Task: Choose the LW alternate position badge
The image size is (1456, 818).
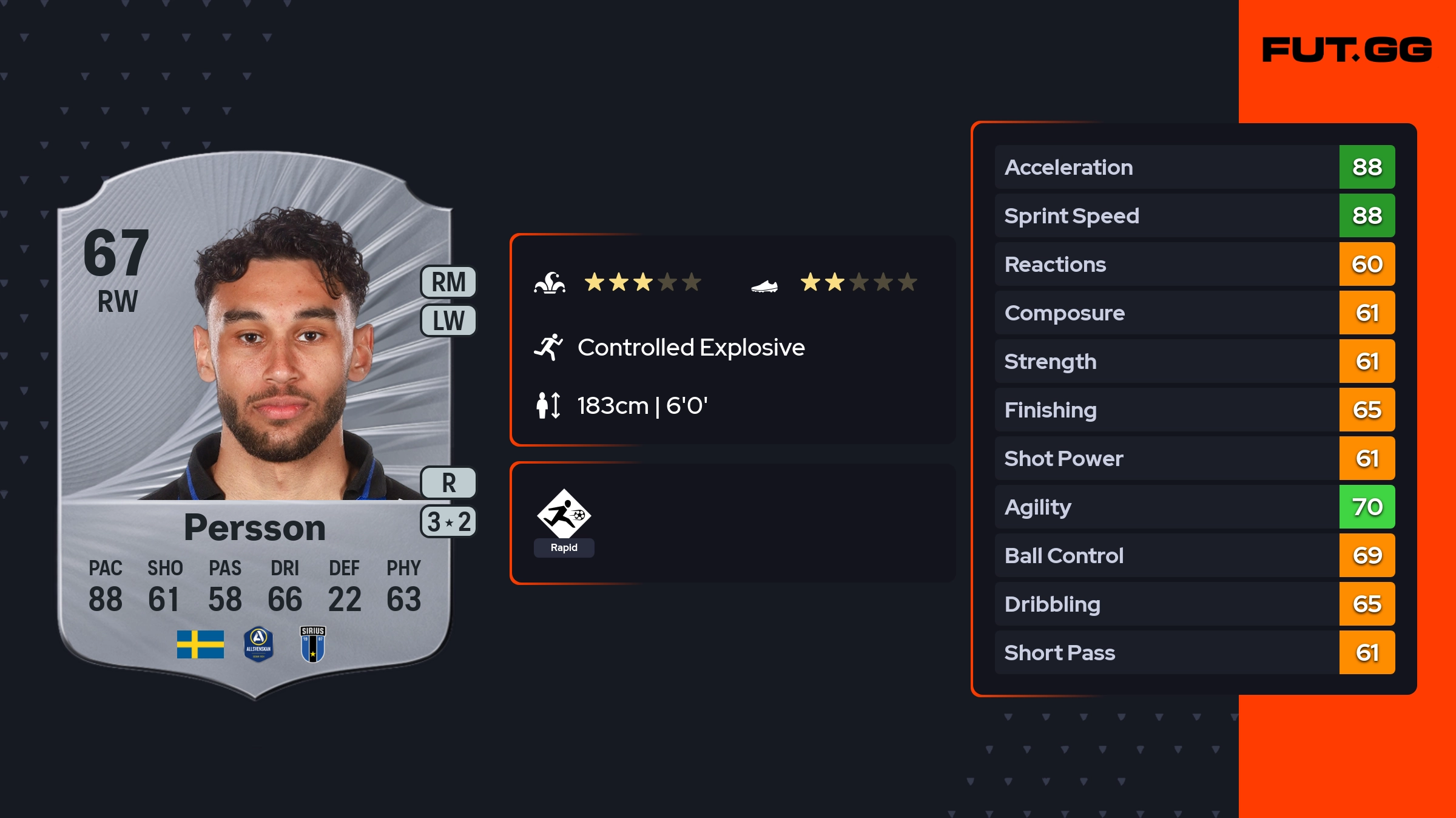Action: pos(448,320)
